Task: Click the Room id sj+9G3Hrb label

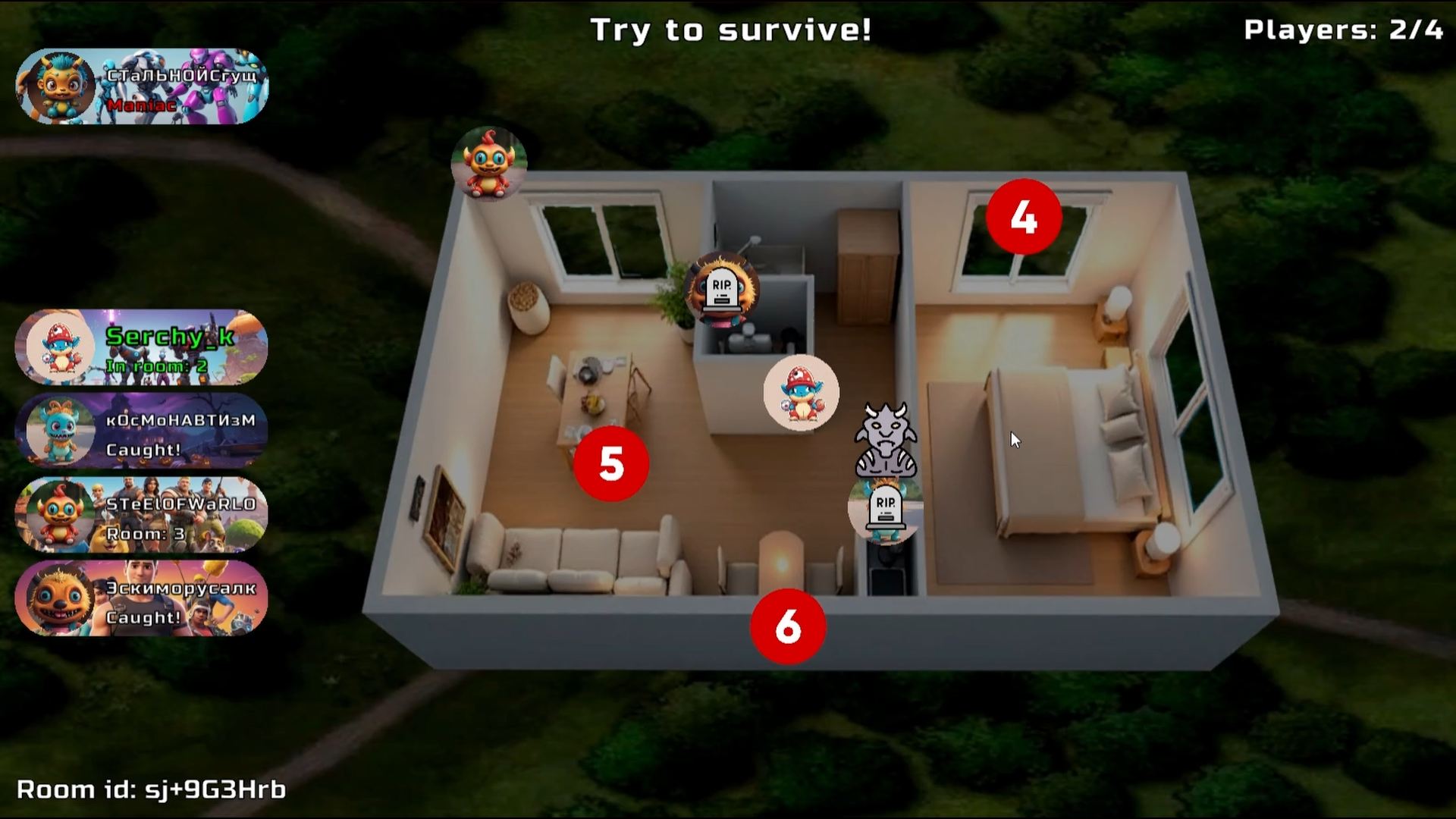Action: pyautogui.click(x=151, y=790)
